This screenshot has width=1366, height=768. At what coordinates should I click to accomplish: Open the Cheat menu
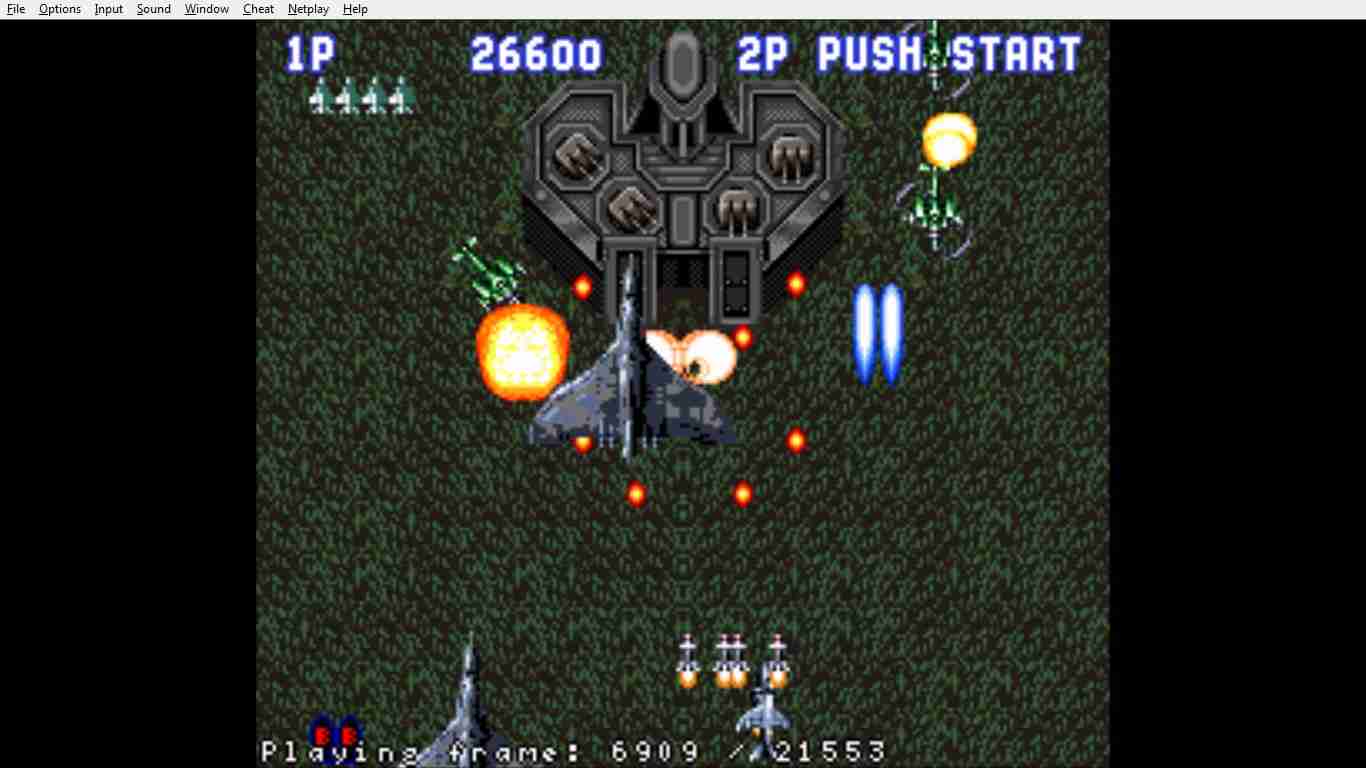coord(258,9)
